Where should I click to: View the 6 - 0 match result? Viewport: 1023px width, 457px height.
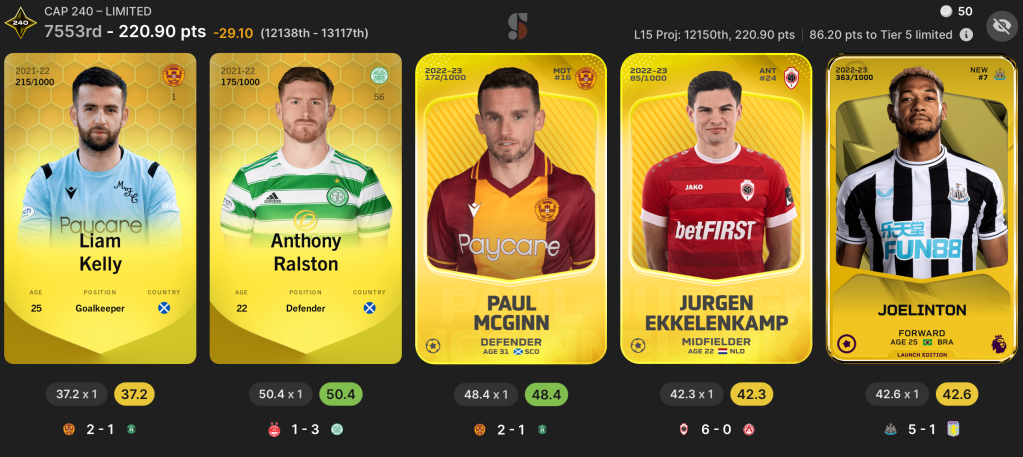[x=716, y=429]
